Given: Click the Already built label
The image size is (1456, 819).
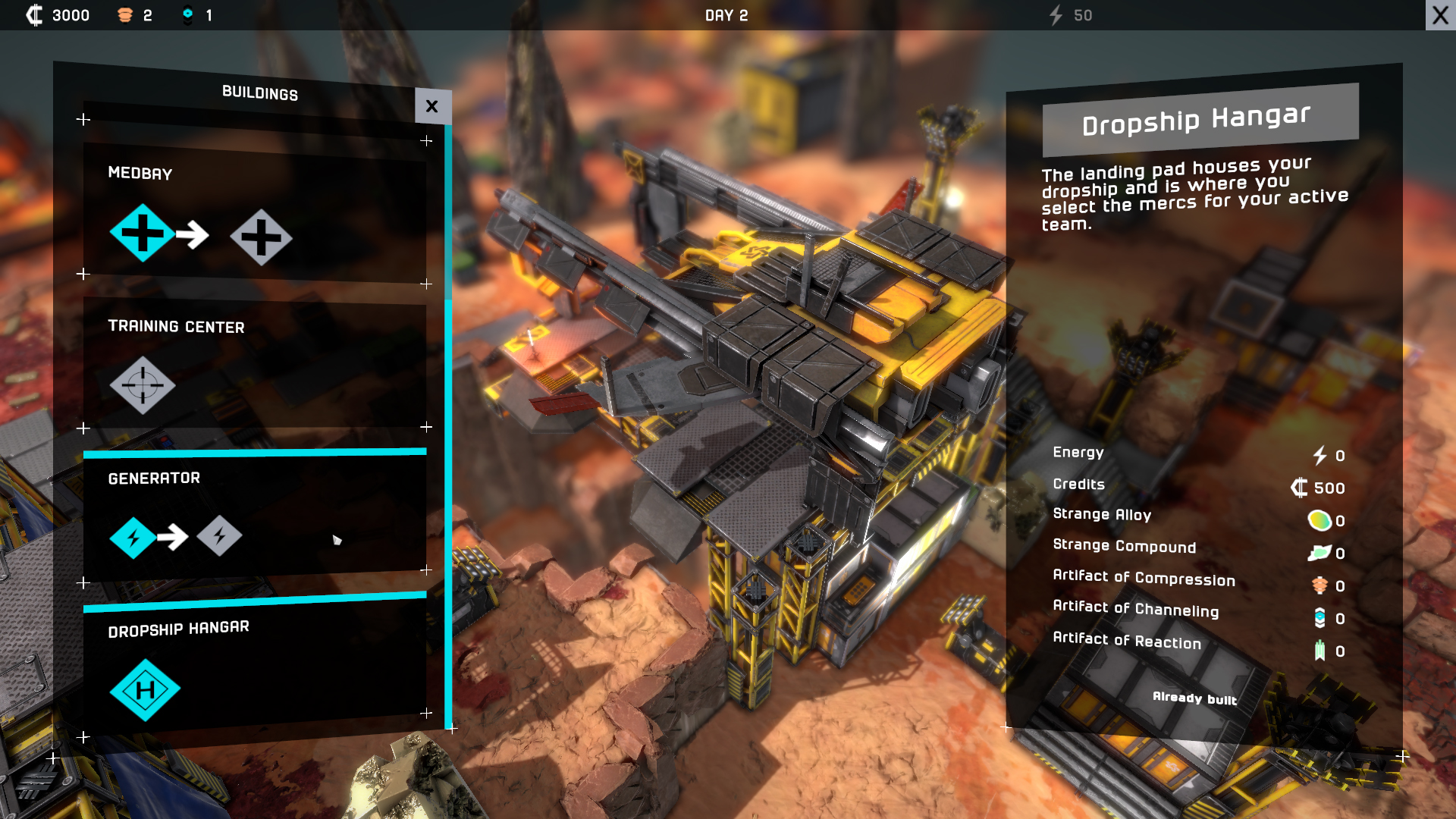Looking at the screenshot, I should pyautogui.click(x=1194, y=699).
